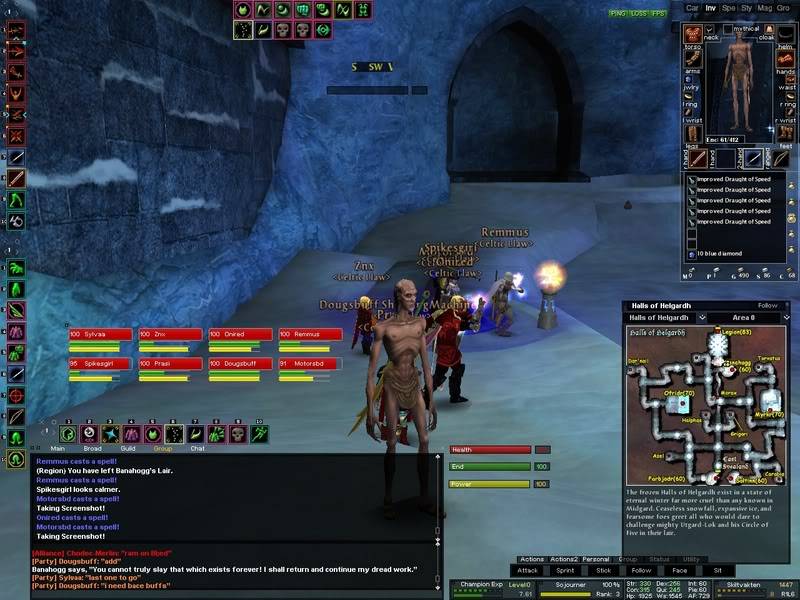The width and height of the screenshot is (800, 600).
Task: Switch chat to the Guild tab
Action: click(x=126, y=449)
